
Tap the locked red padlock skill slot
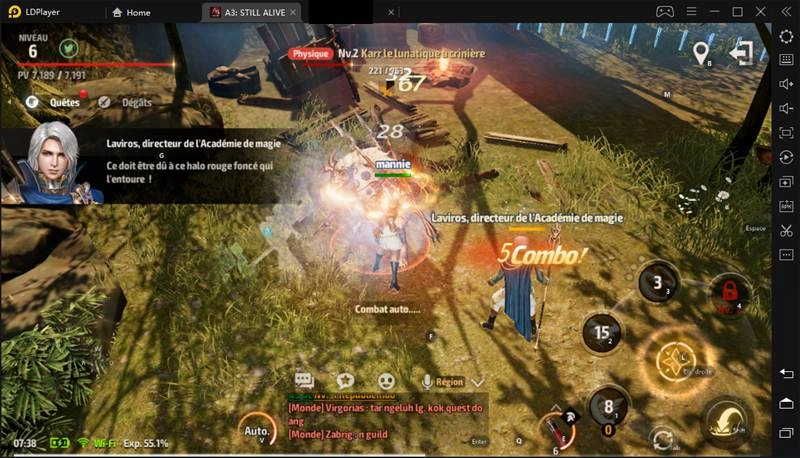(730, 292)
